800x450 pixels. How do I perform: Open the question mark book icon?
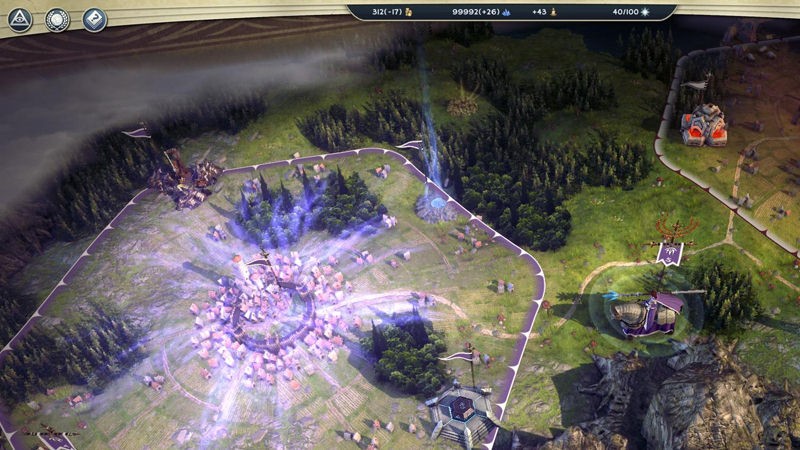[94, 18]
